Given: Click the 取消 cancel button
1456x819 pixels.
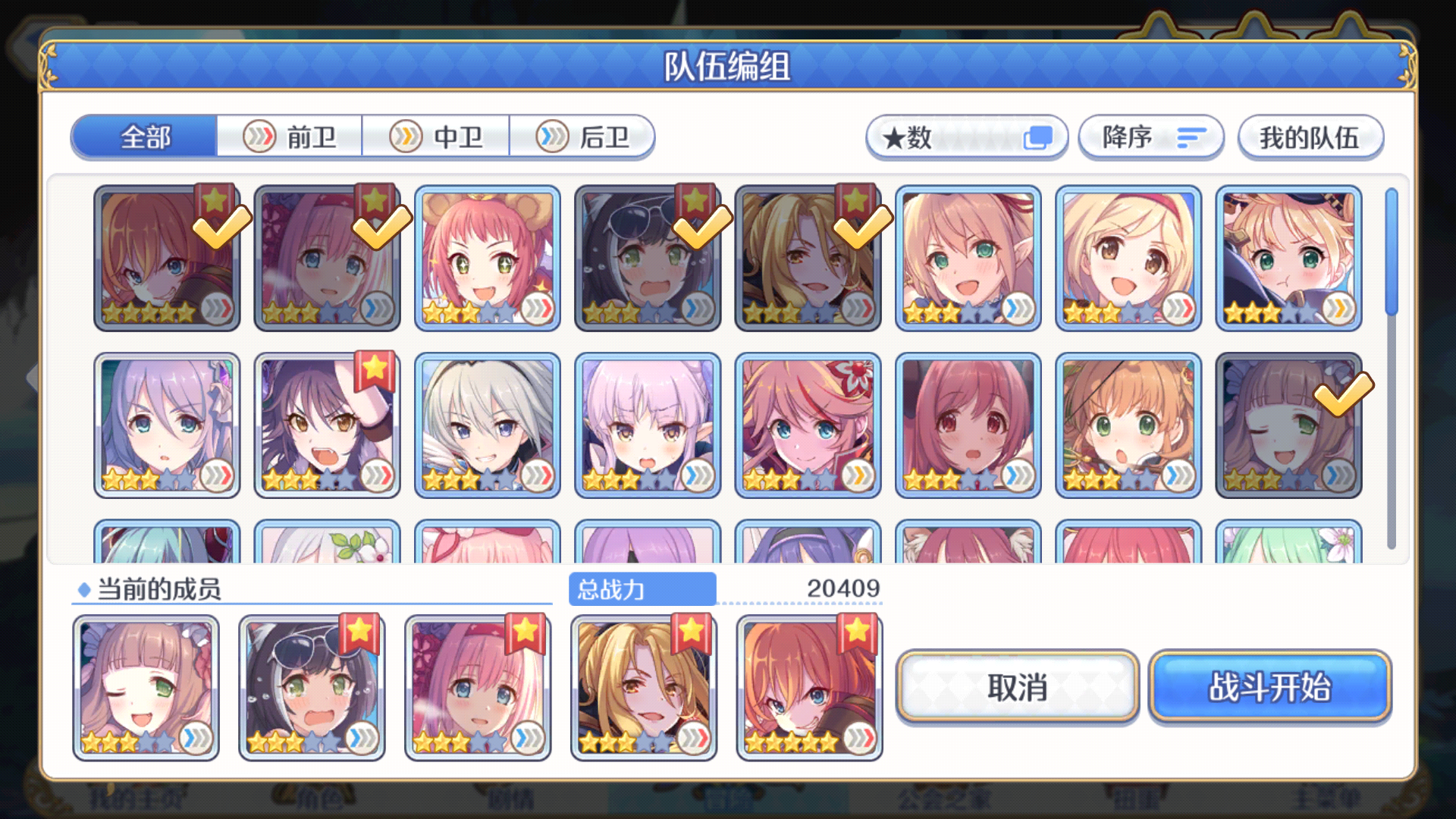Looking at the screenshot, I should (x=1019, y=687).
